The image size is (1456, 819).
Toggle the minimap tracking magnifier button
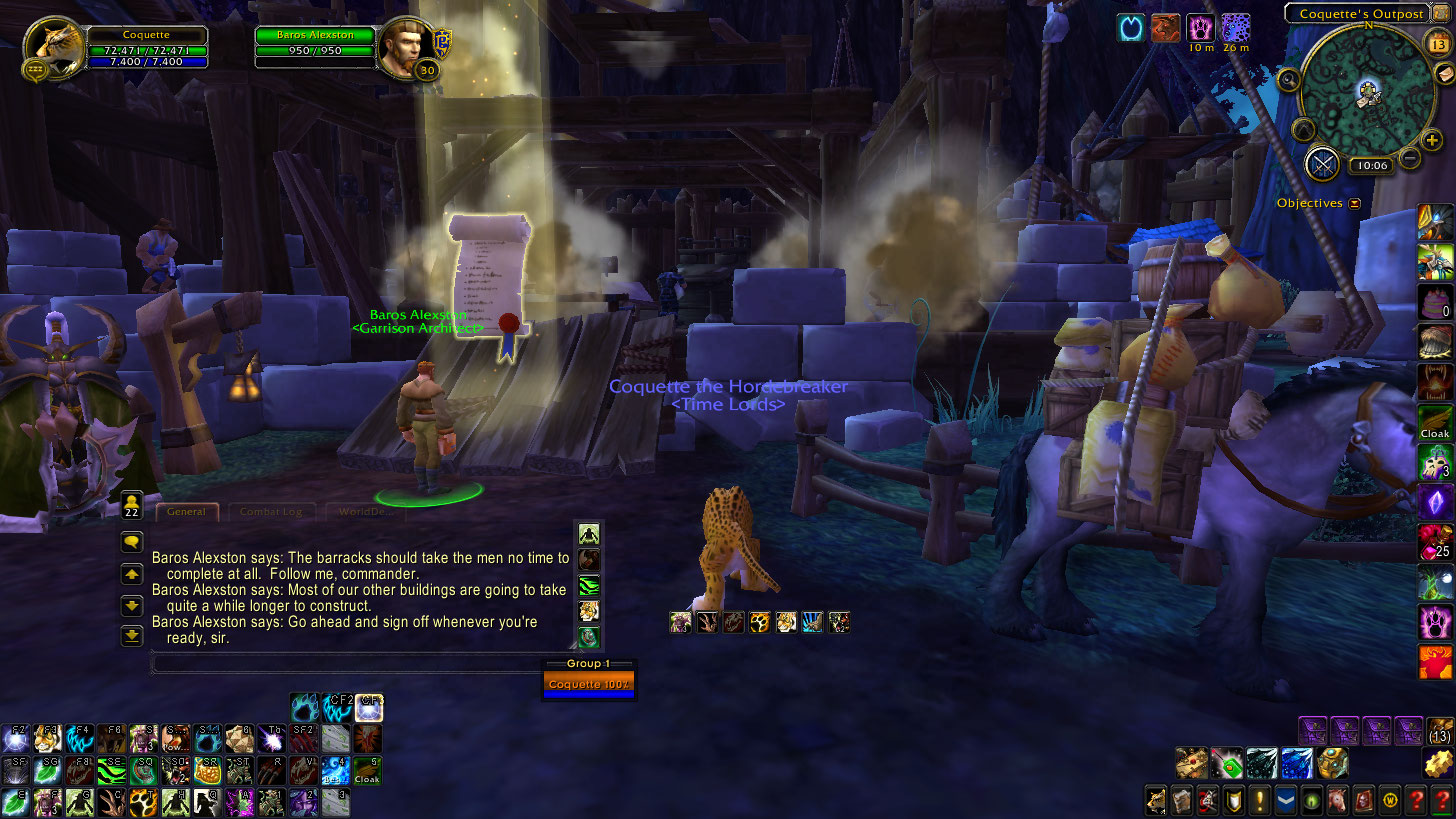point(1289,80)
